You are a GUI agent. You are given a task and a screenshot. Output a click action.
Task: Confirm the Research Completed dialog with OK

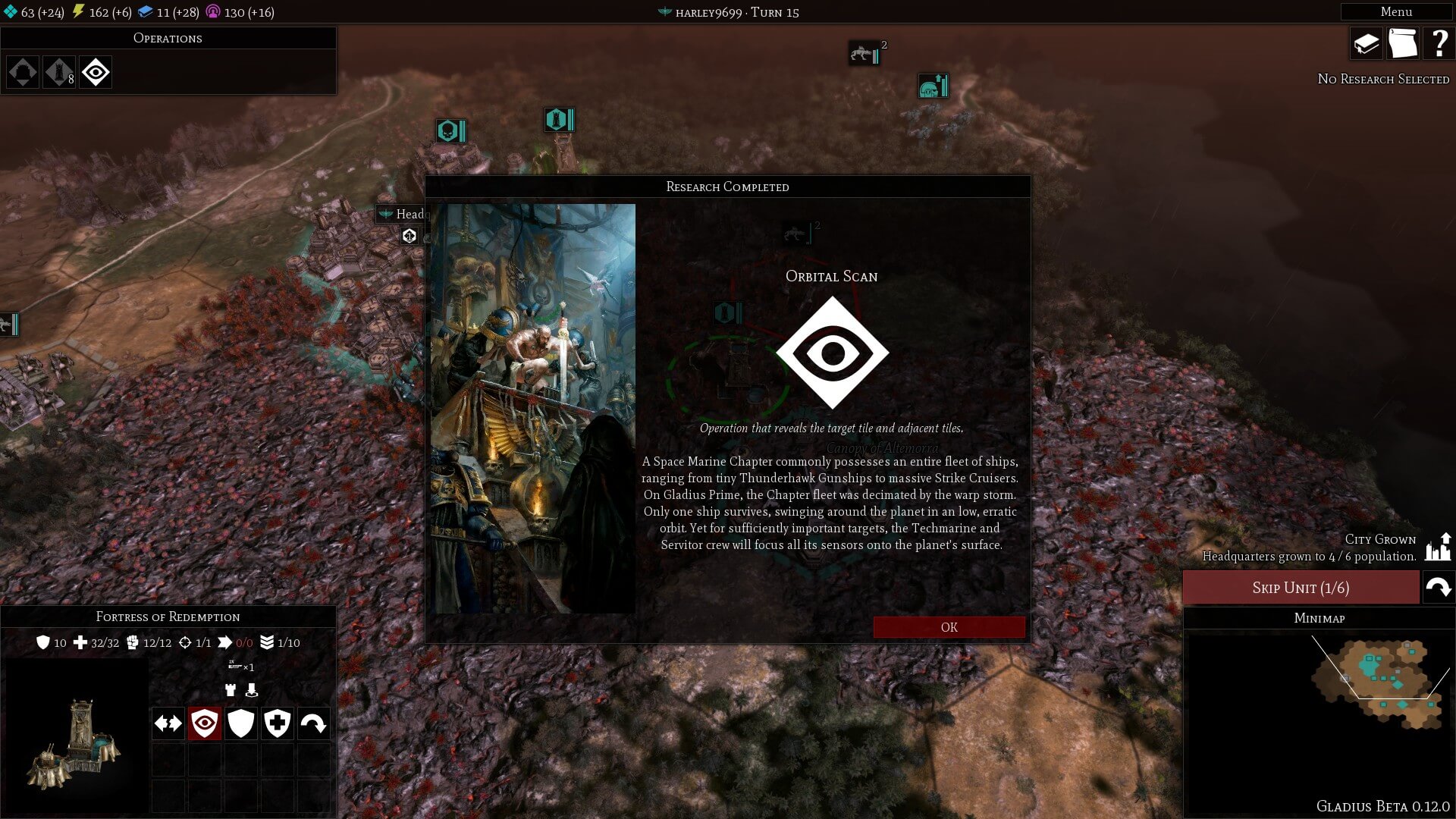pos(949,627)
